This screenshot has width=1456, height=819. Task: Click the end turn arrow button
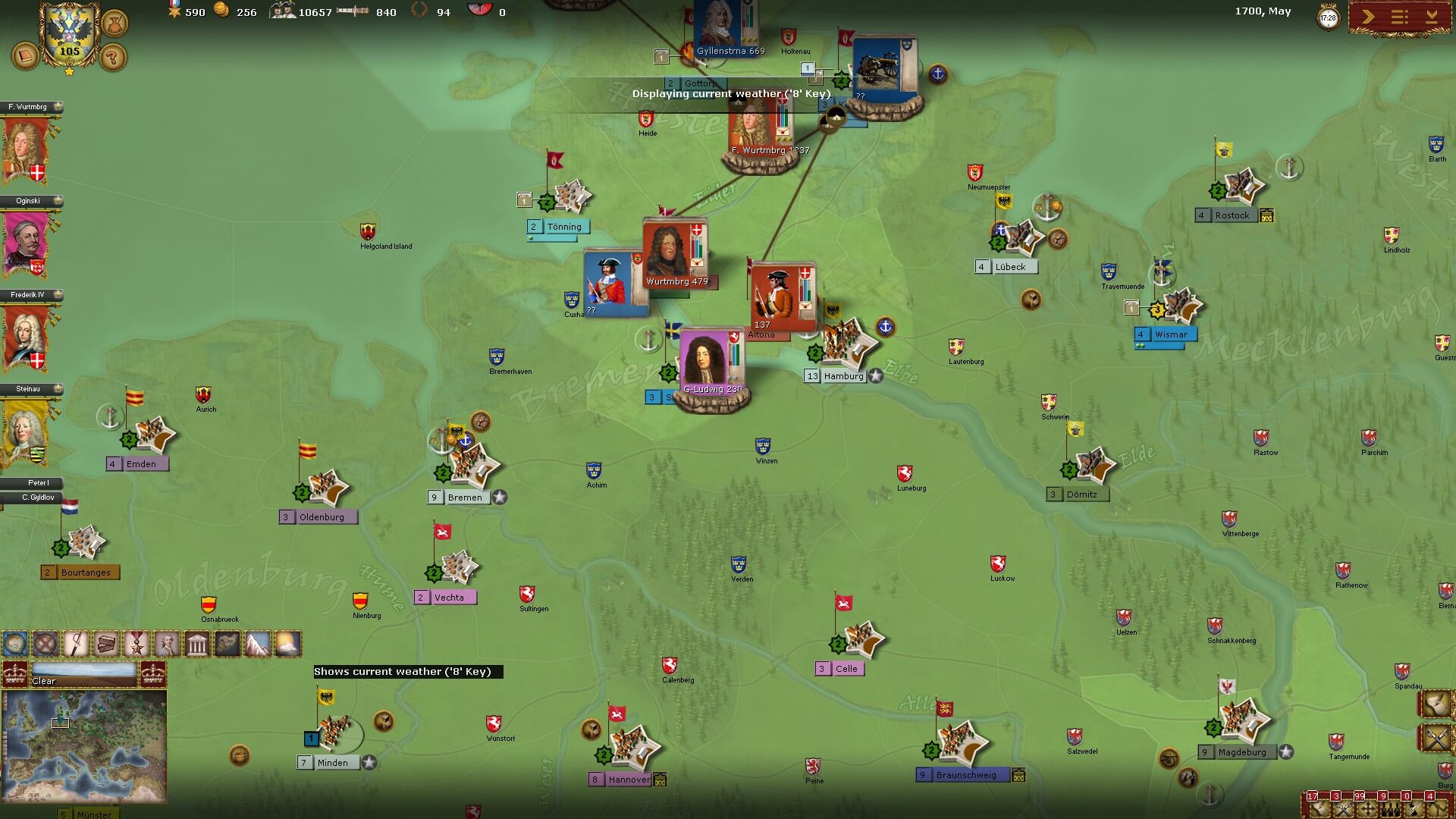[1368, 17]
